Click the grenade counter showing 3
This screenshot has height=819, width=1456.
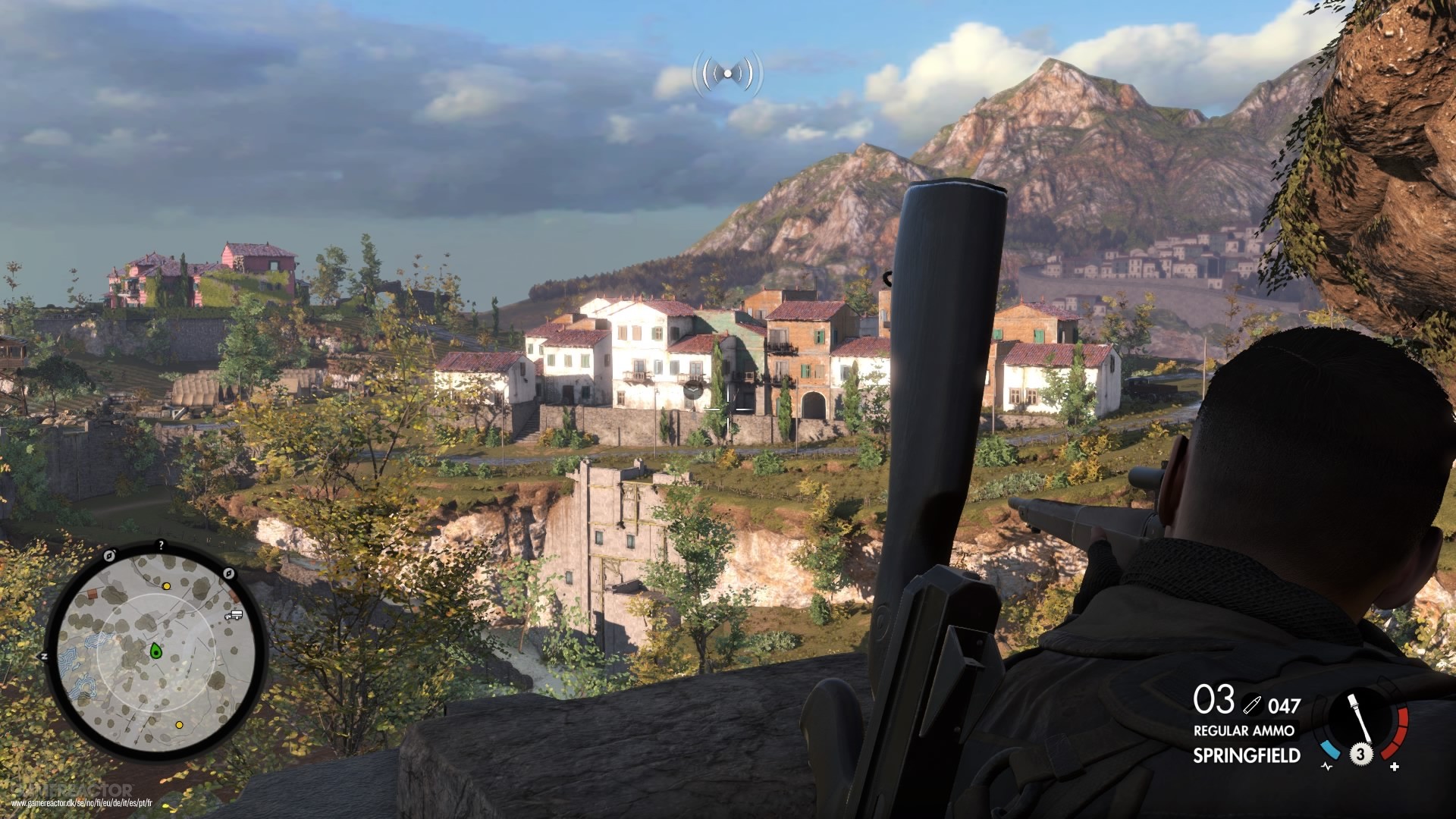pyautogui.click(x=1361, y=755)
